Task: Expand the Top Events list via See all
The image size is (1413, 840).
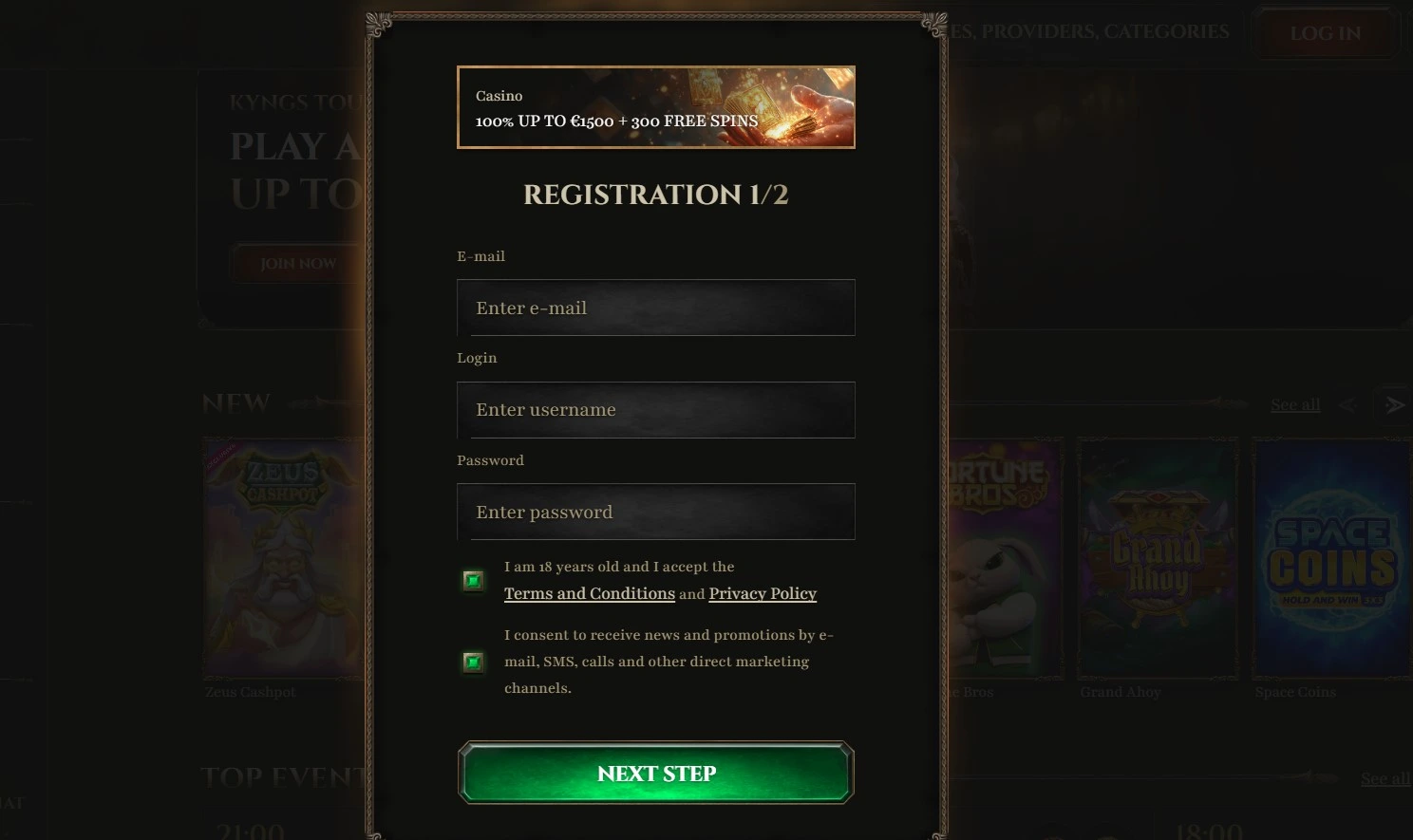Action: click(x=1384, y=778)
